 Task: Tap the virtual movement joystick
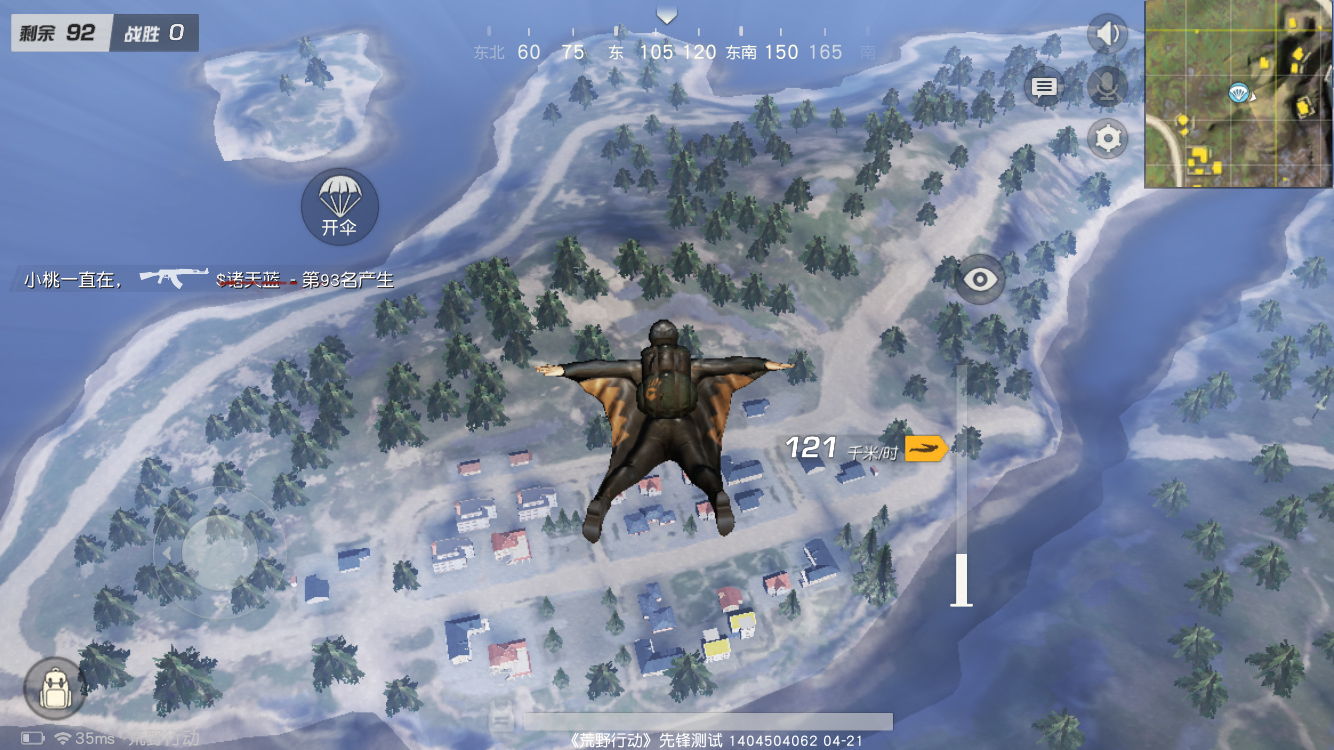[219, 551]
